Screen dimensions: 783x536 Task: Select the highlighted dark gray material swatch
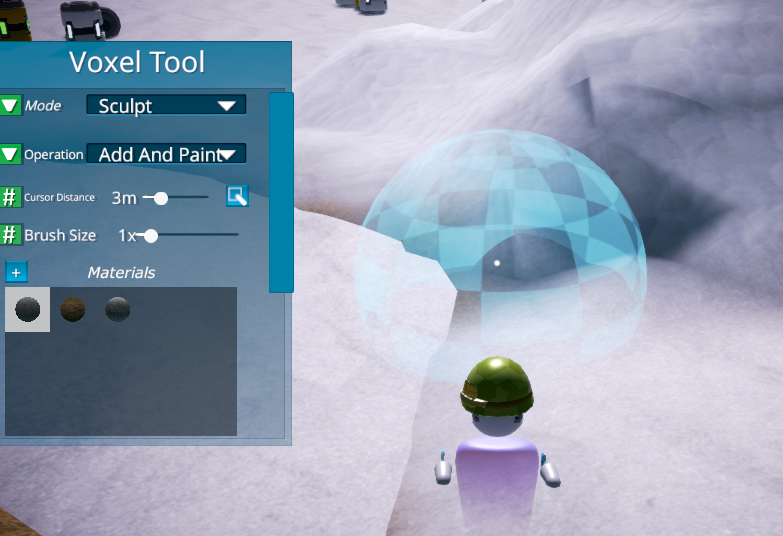coord(27,310)
